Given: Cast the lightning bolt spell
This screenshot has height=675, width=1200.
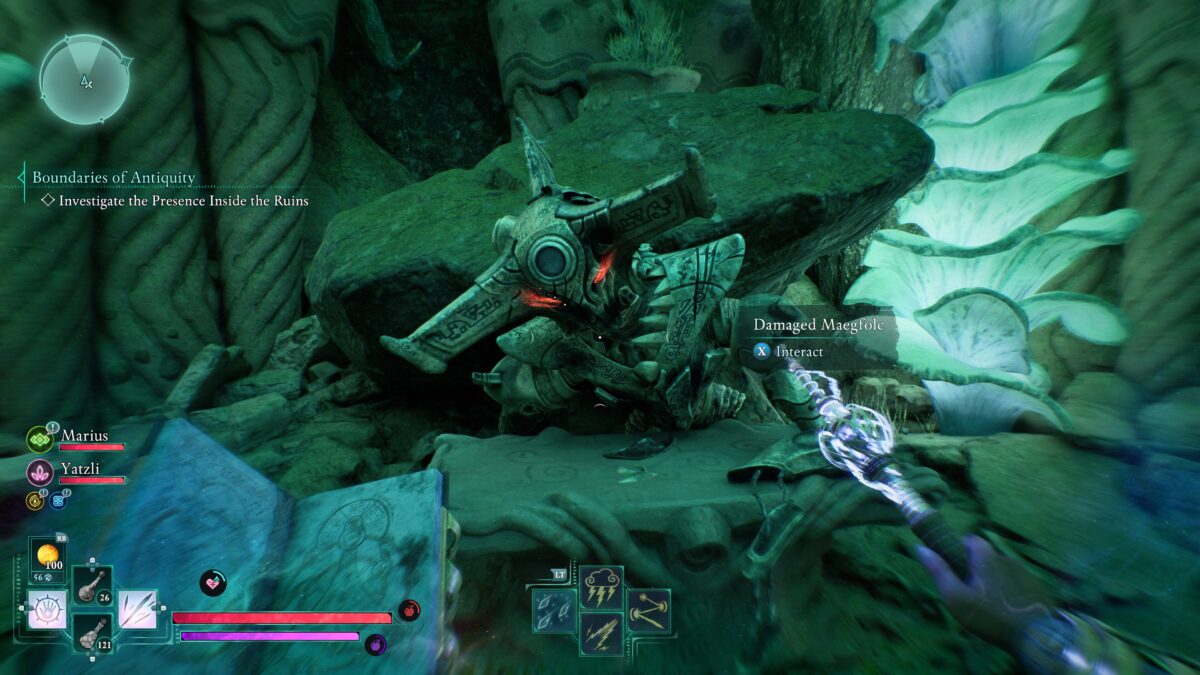Looking at the screenshot, I should point(602,633).
